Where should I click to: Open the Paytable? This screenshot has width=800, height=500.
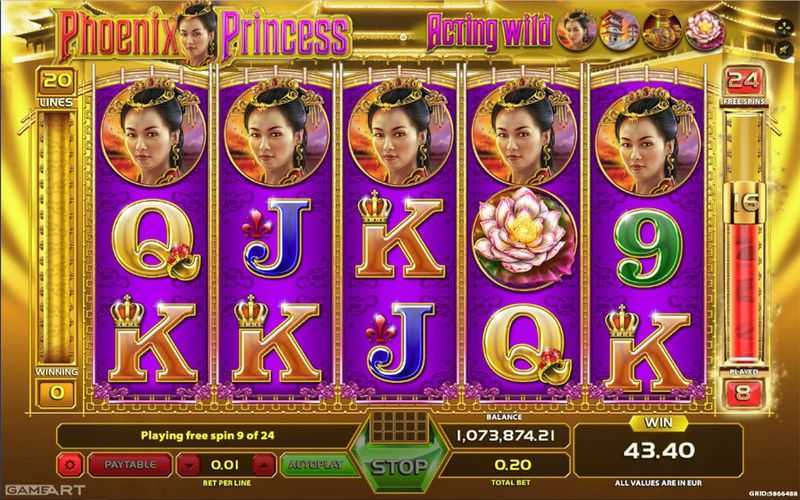point(132,465)
